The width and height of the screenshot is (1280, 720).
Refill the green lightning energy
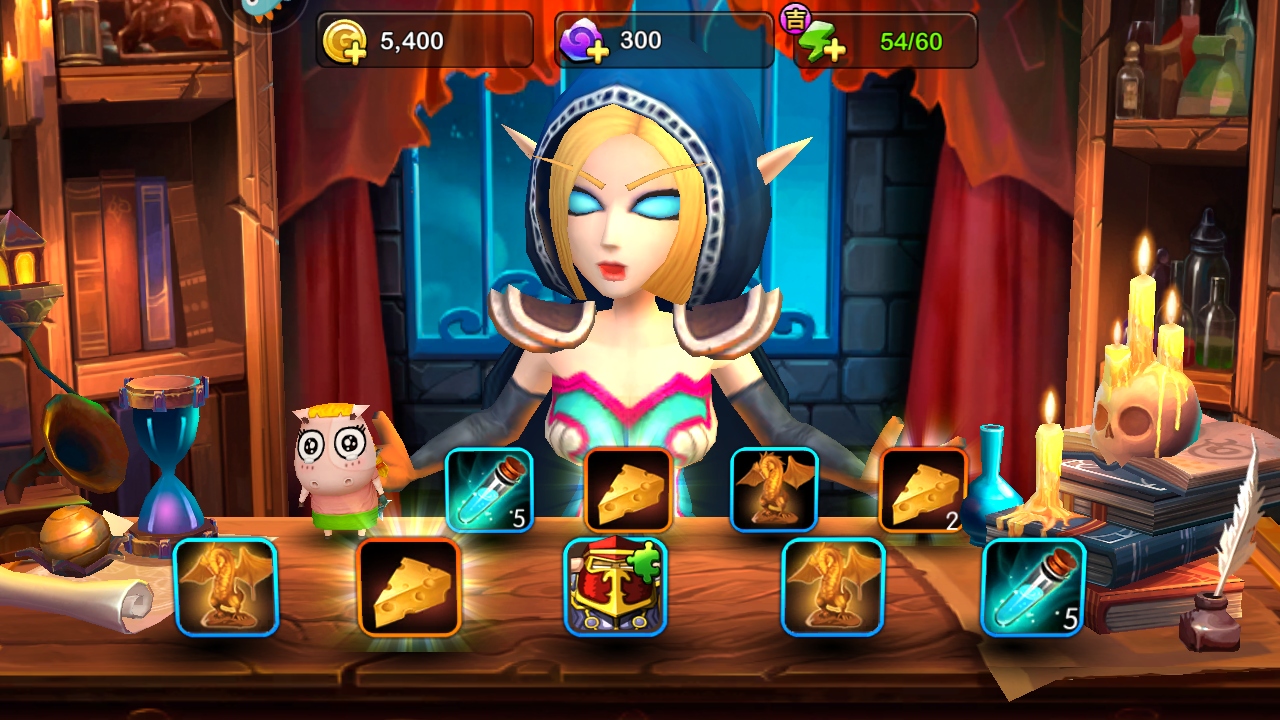(x=821, y=43)
